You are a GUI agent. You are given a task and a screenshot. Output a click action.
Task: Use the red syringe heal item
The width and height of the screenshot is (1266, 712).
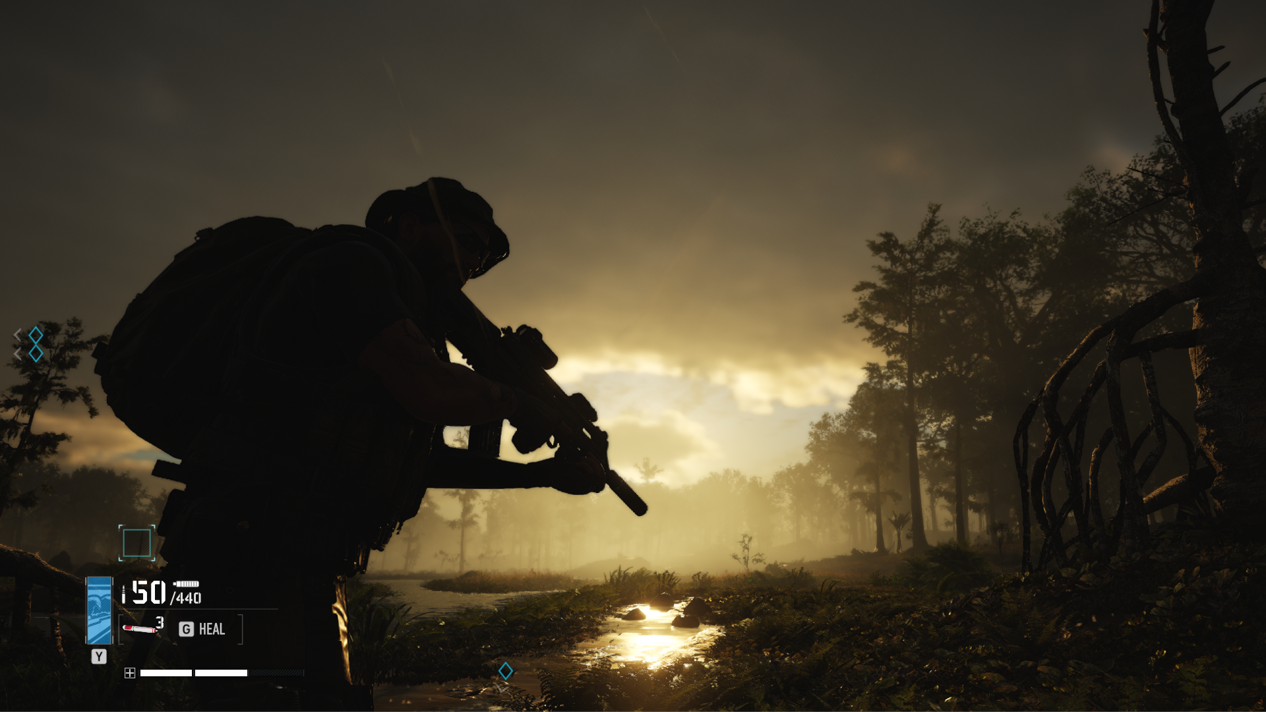pos(140,629)
